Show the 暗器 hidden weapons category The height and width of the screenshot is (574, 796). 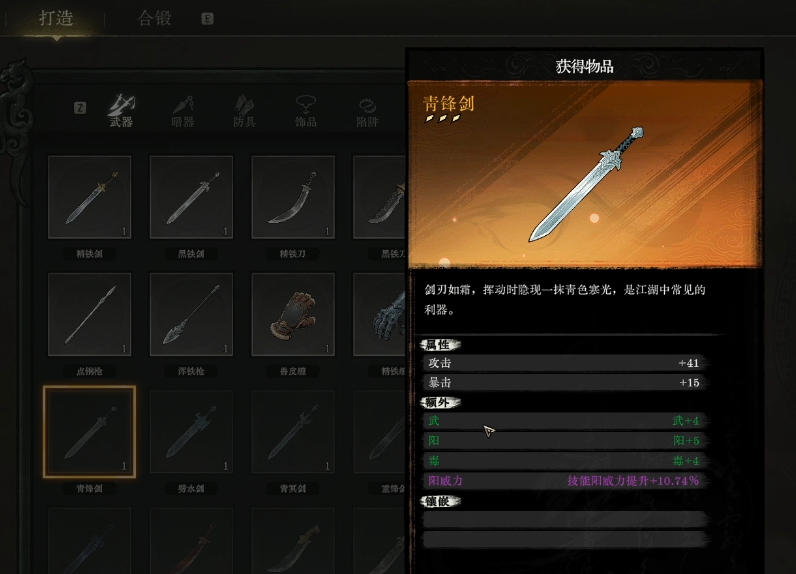(182, 110)
